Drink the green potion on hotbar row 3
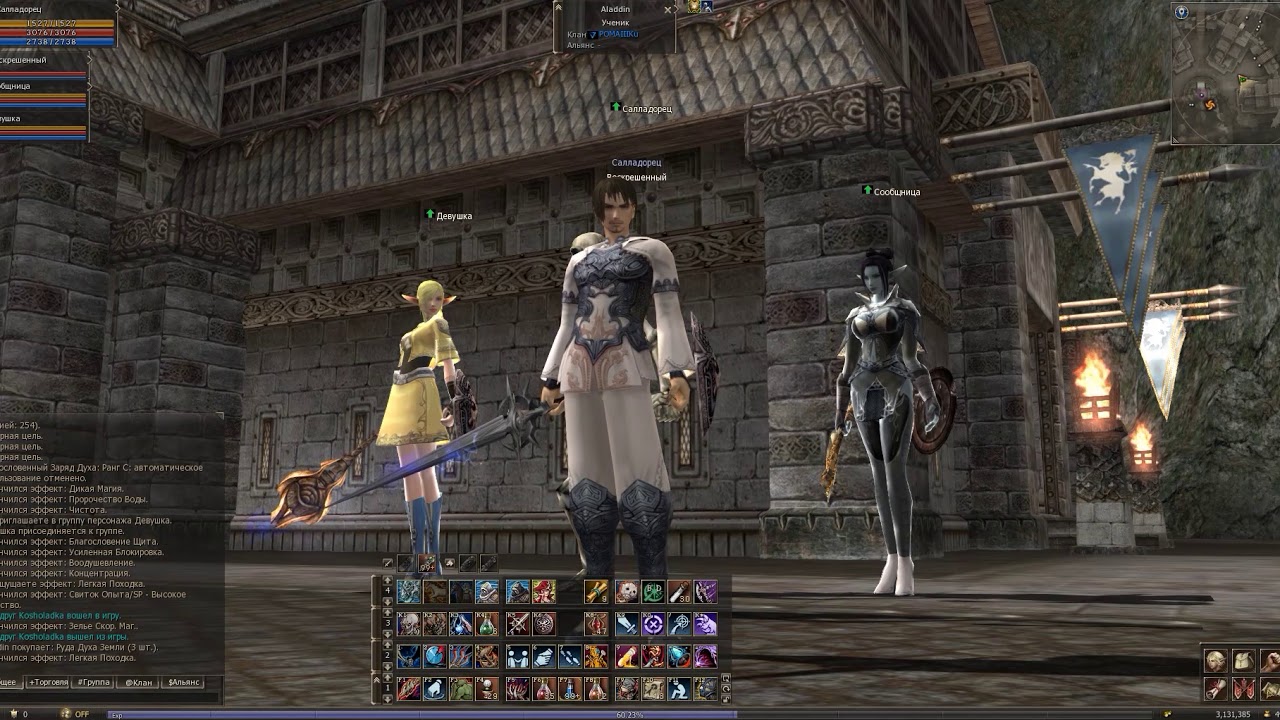This screenshot has width=1280, height=720. click(x=487, y=625)
